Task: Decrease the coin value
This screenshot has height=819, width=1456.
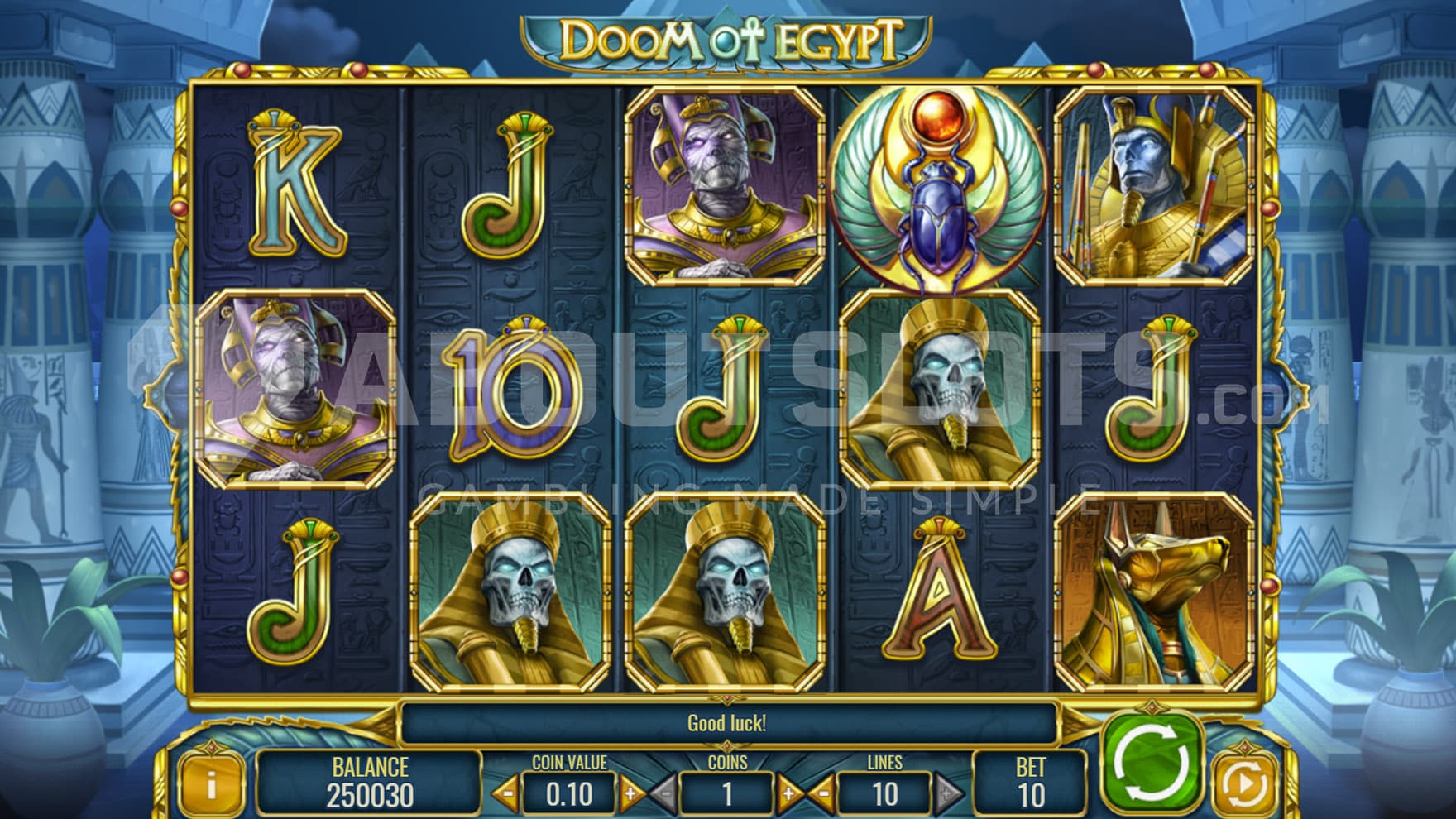Action: pos(505,794)
